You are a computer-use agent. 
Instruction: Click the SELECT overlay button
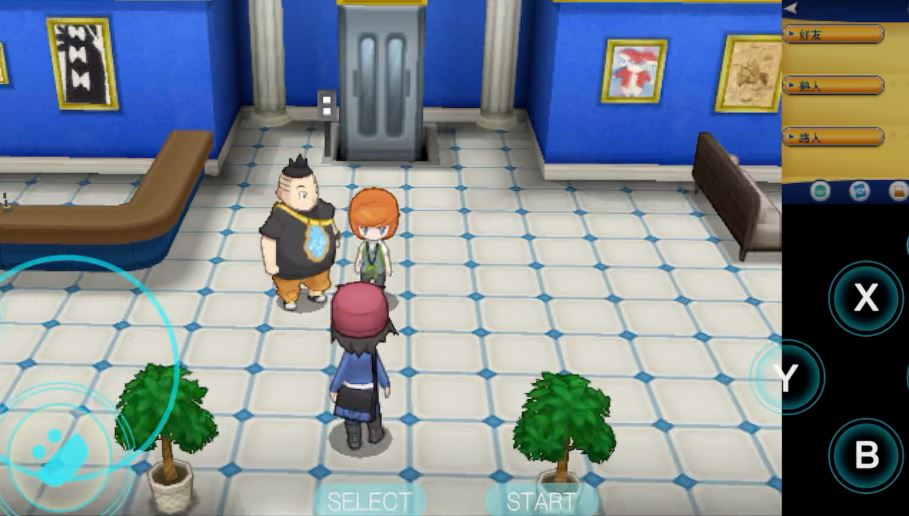click(x=369, y=500)
